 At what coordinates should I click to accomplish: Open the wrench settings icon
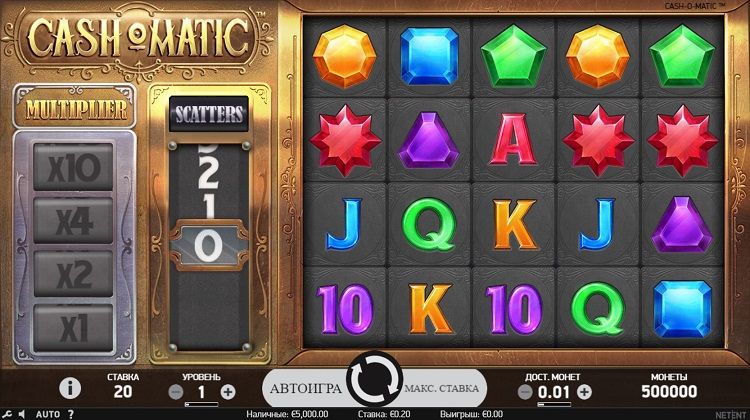(5, 413)
